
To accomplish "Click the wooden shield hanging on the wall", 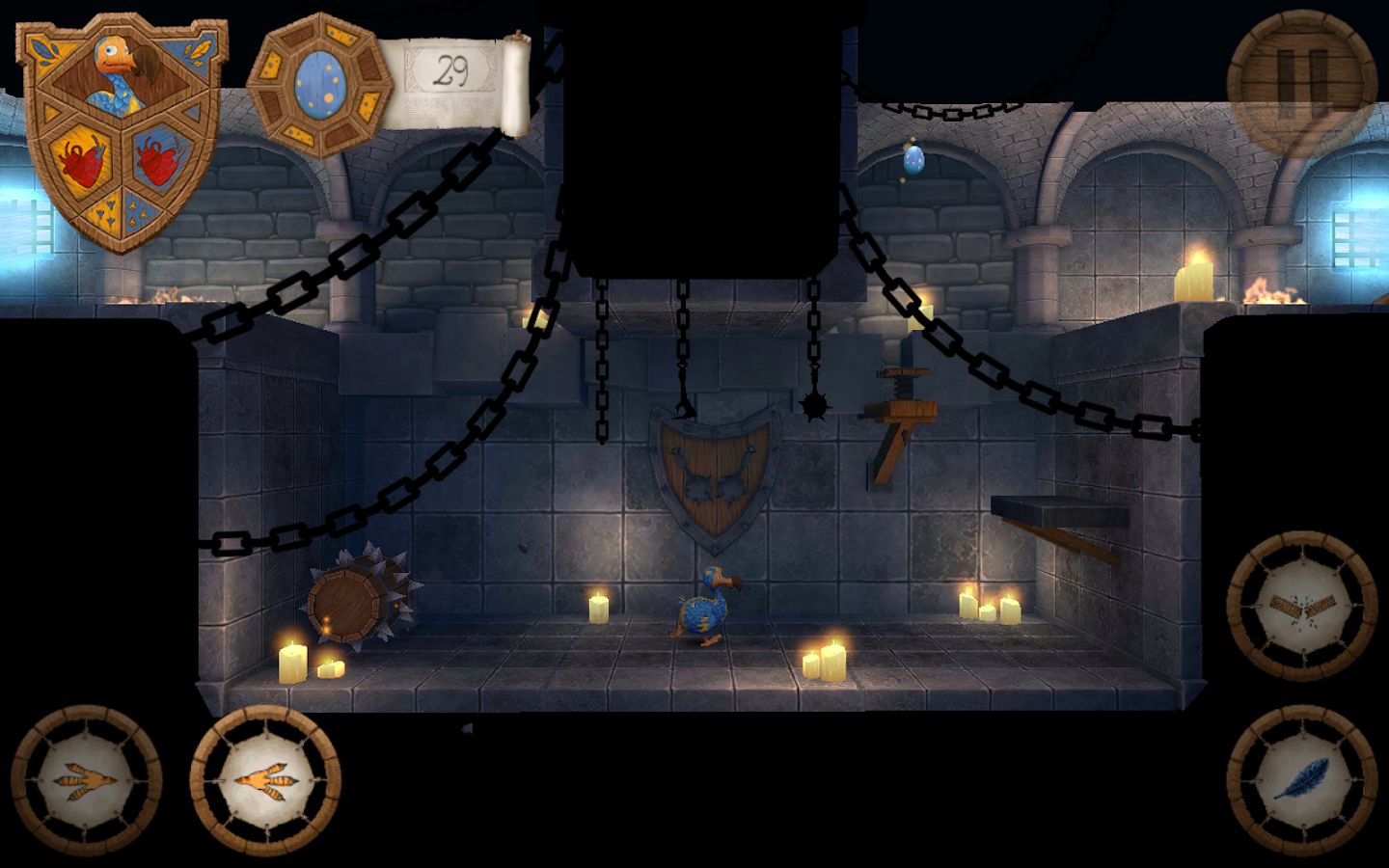I will point(716,473).
